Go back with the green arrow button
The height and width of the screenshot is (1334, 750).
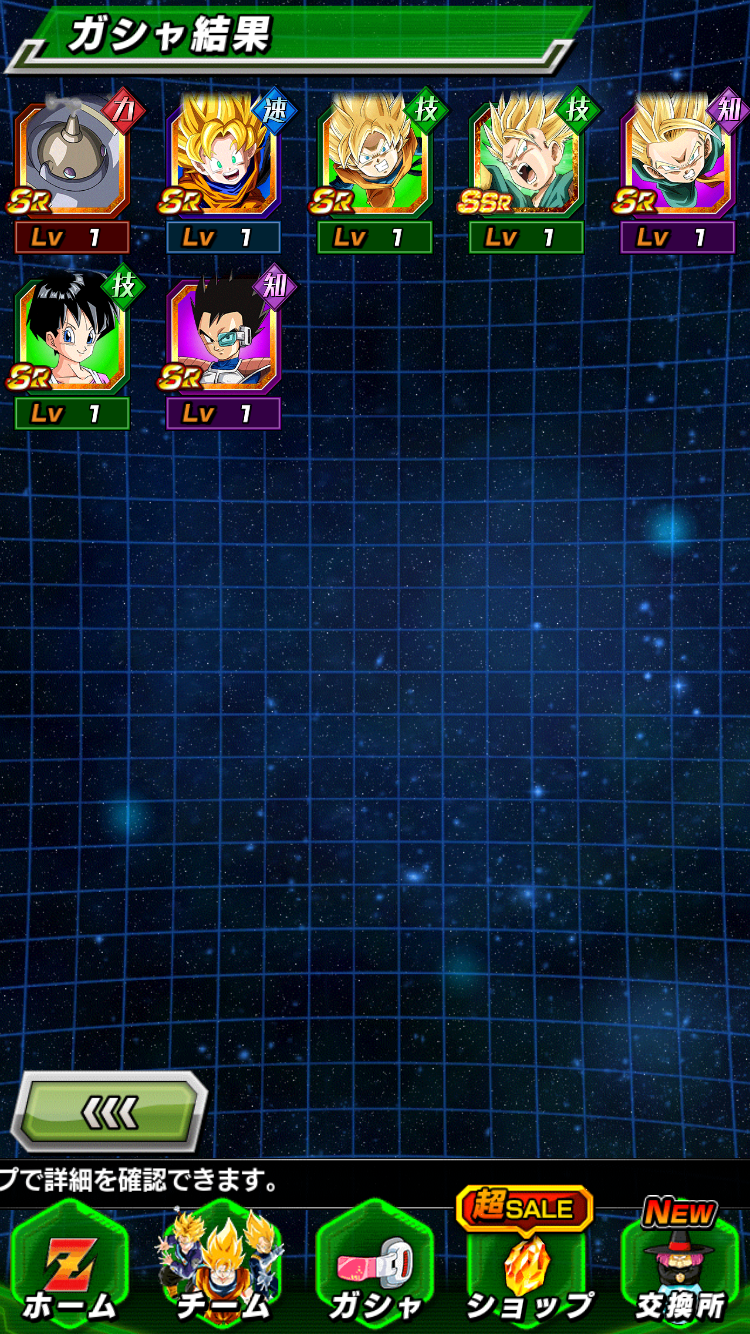point(109,1111)
